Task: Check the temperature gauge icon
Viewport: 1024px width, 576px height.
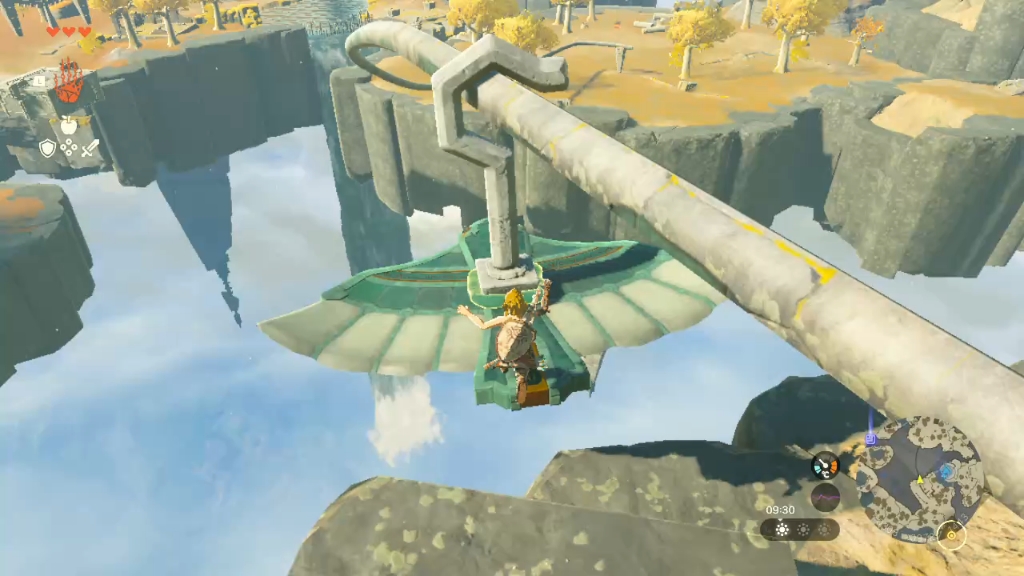Action: coord(825,466)
